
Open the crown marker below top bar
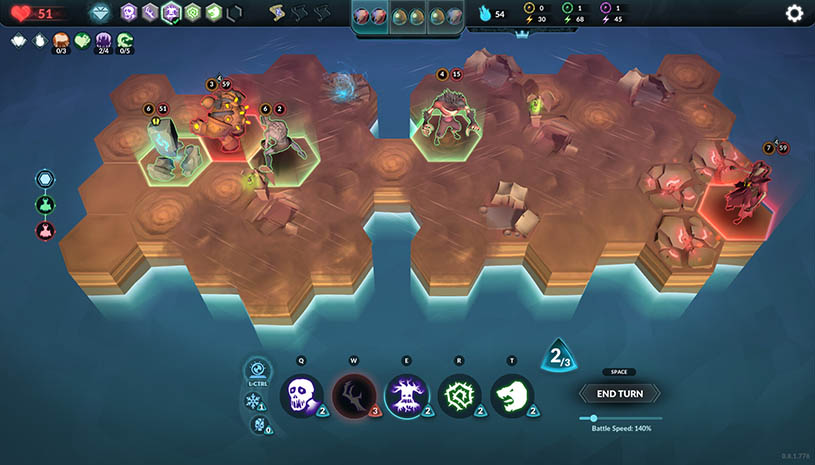[x=519, y=34]
